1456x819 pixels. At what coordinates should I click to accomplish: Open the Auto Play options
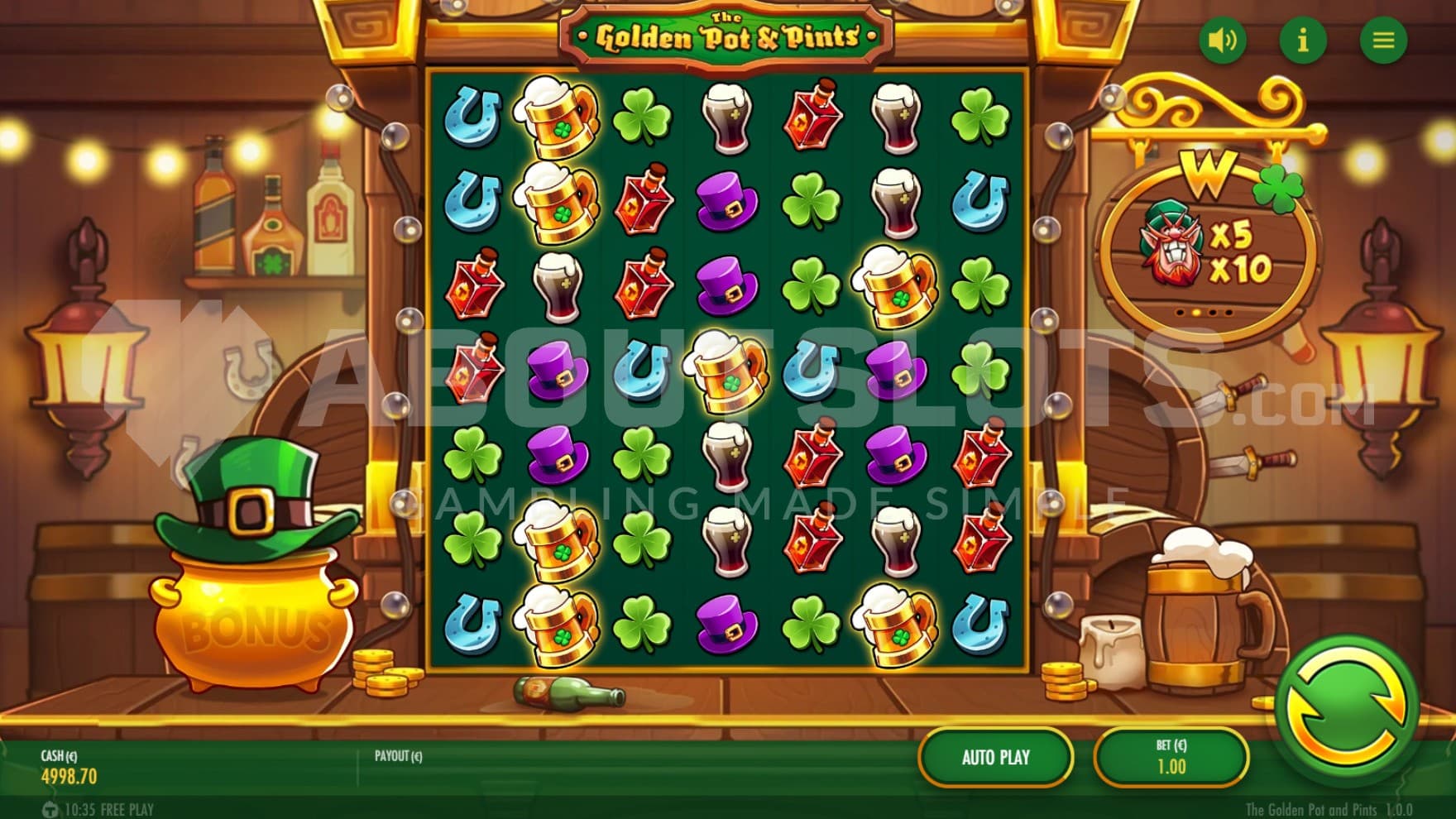(x=995, y=757)
